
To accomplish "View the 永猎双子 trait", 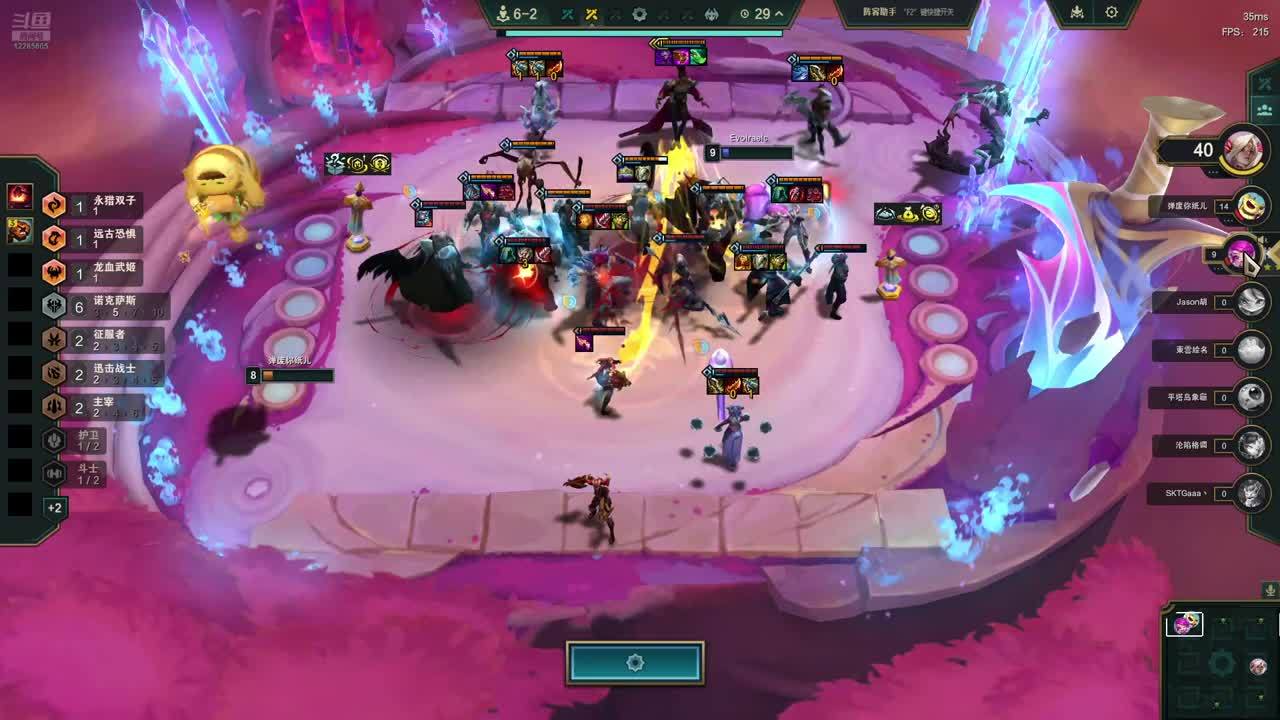I will coord(100,205).
